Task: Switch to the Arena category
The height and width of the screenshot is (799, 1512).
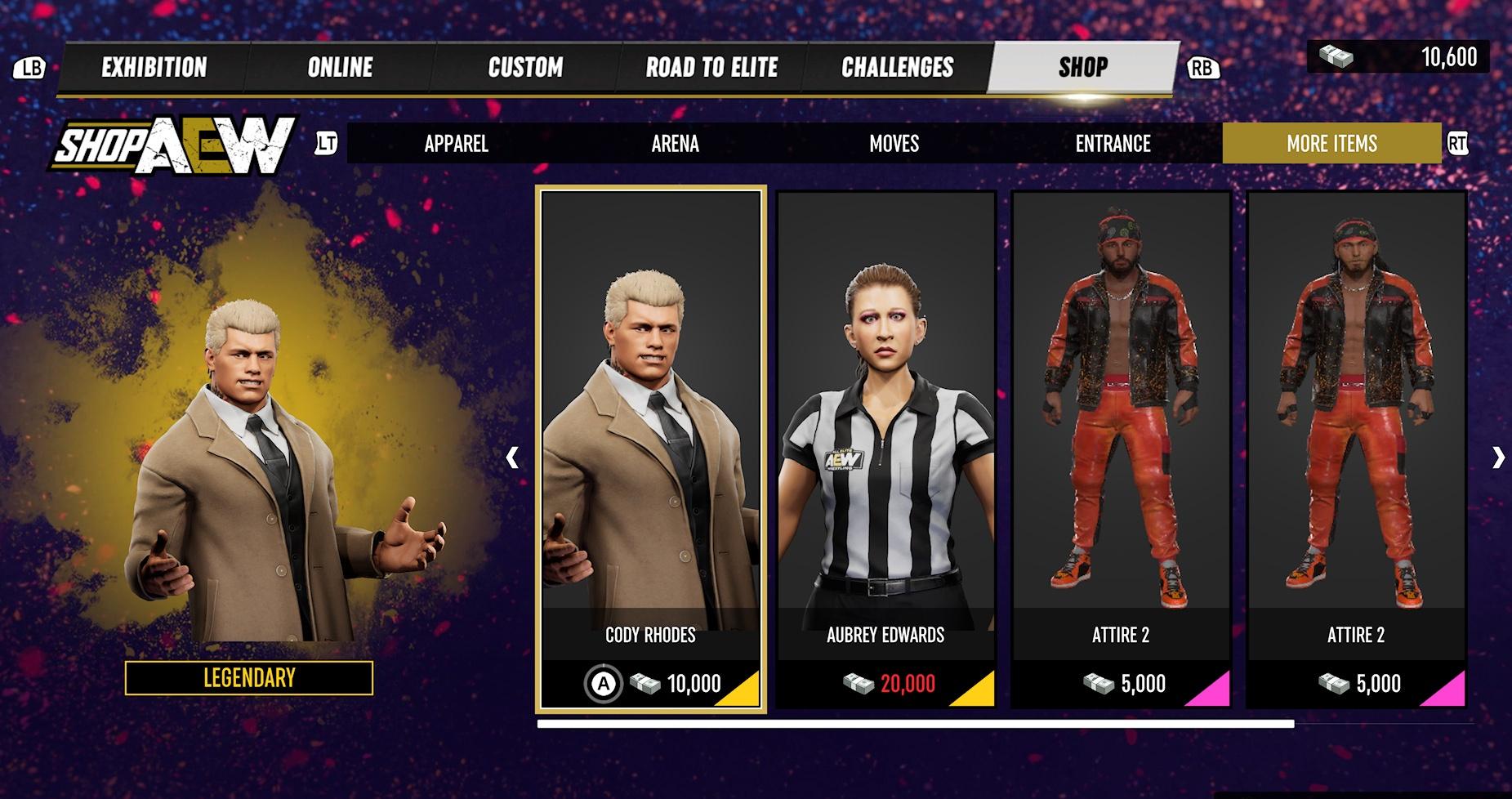Action: click(x=675, y=144)
